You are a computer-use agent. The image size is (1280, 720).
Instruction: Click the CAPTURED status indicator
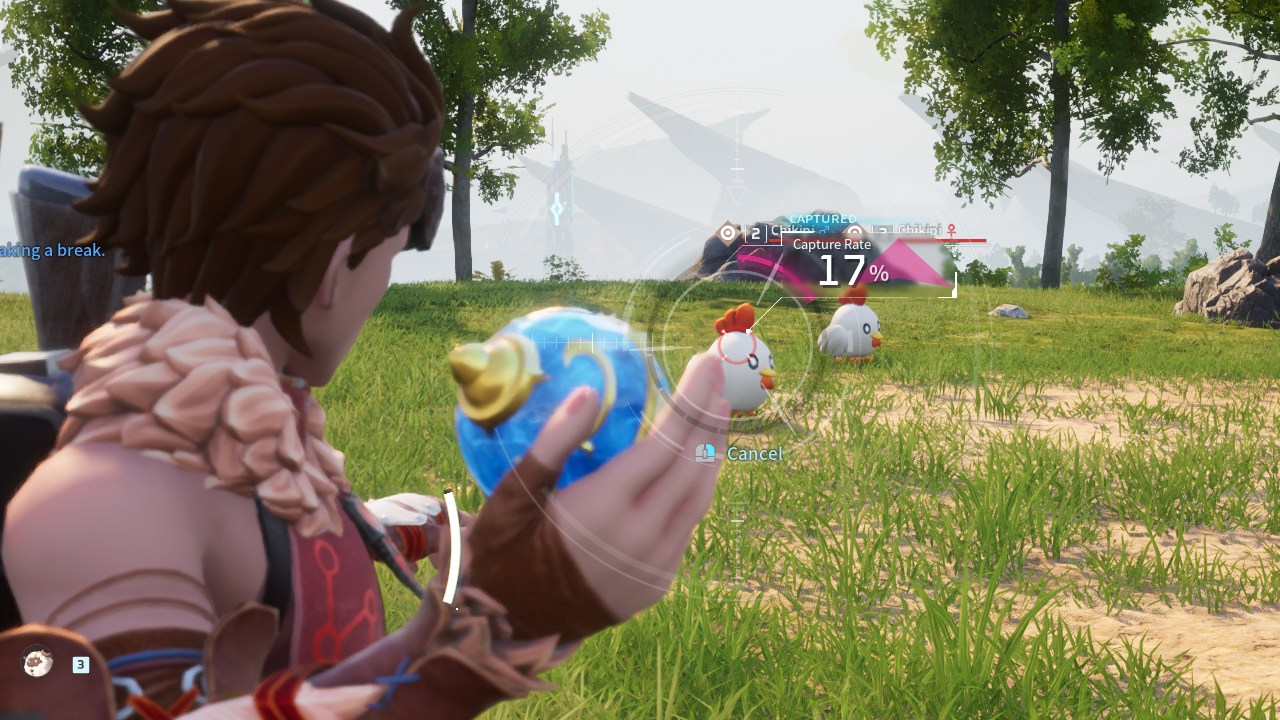823,217
